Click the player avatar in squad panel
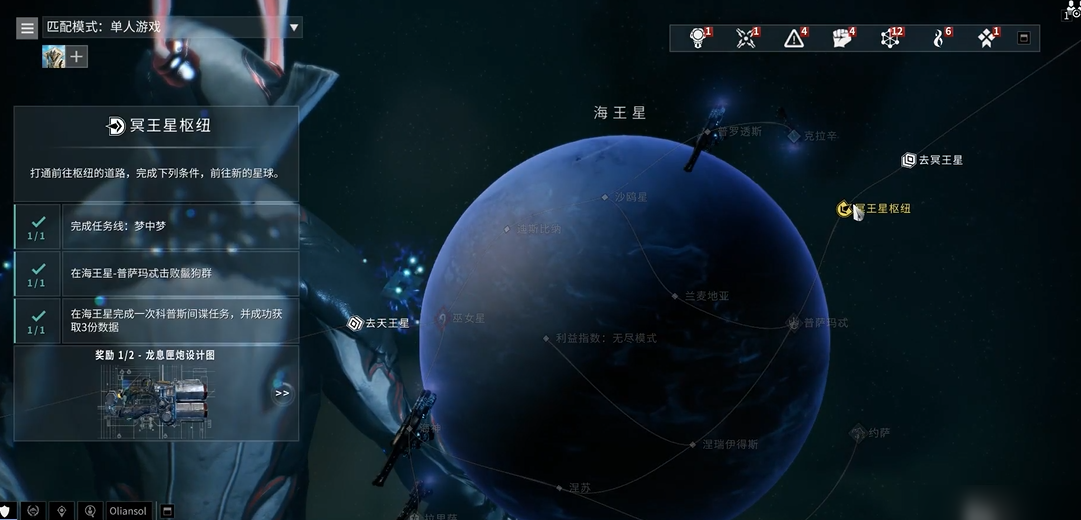Screen dimensions: 1081x520 click(x=53, y=57)
